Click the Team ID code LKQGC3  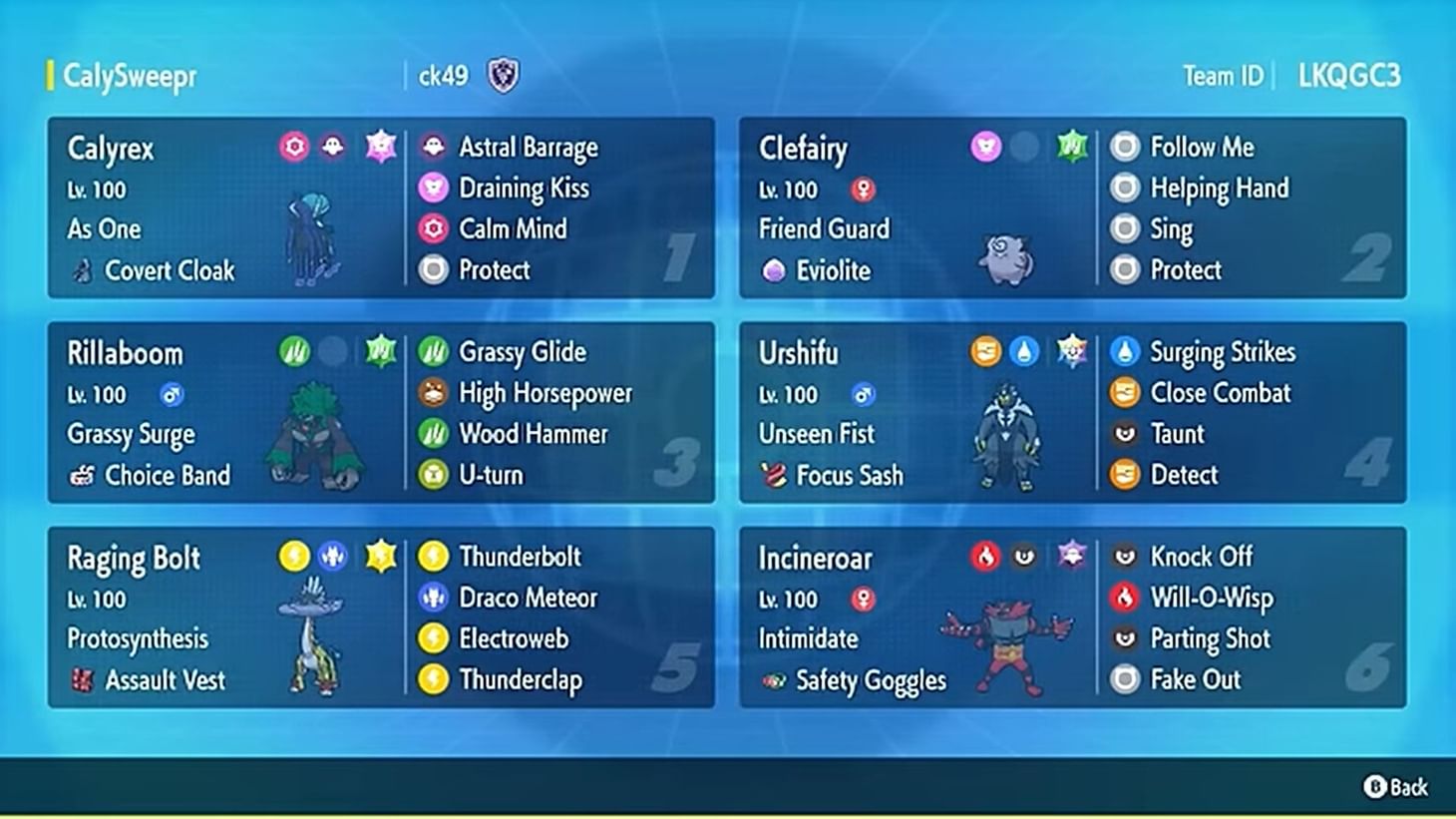1350,75
